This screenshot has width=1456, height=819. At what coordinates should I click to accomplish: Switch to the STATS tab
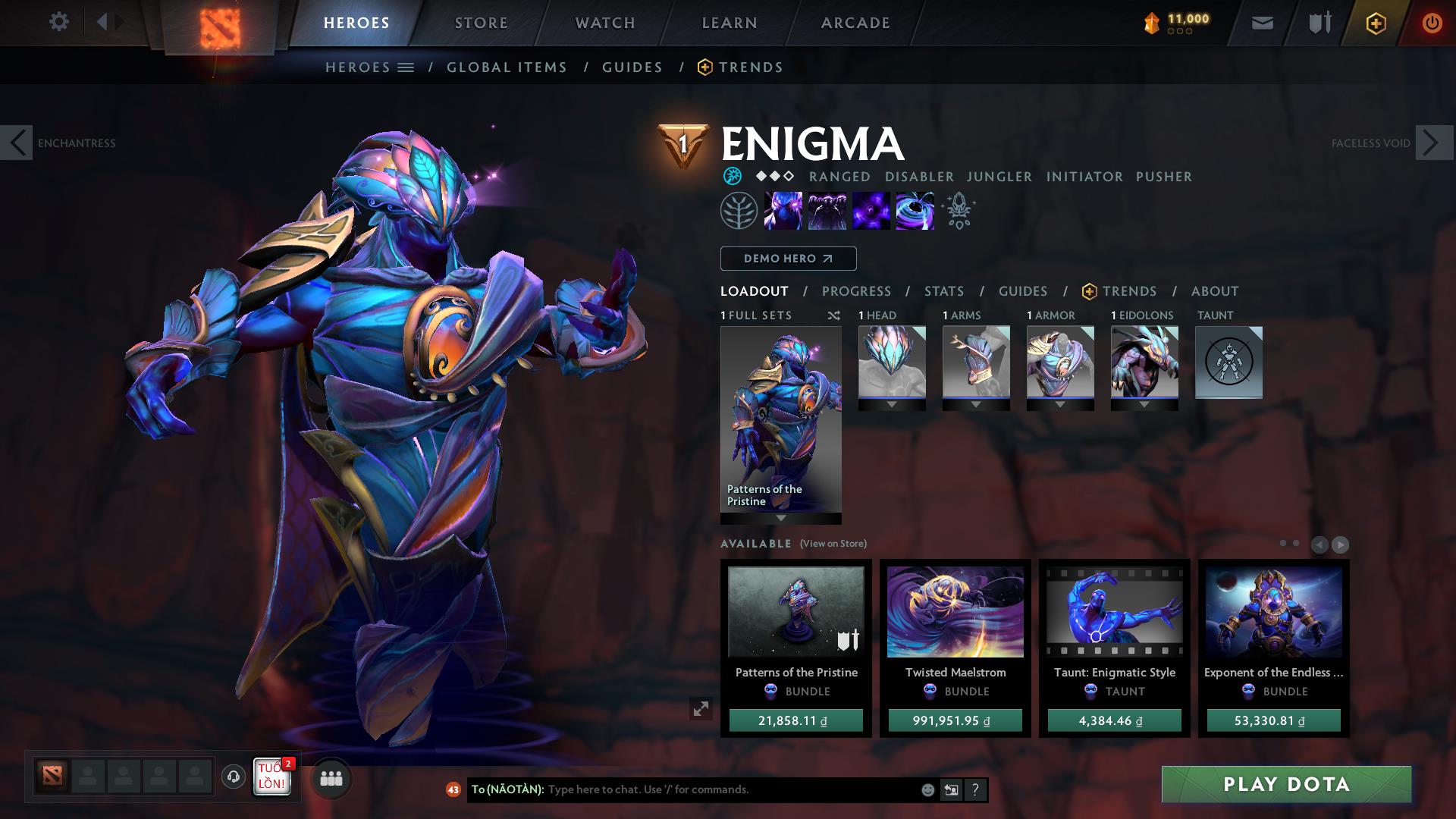click(x=943, y=290)
